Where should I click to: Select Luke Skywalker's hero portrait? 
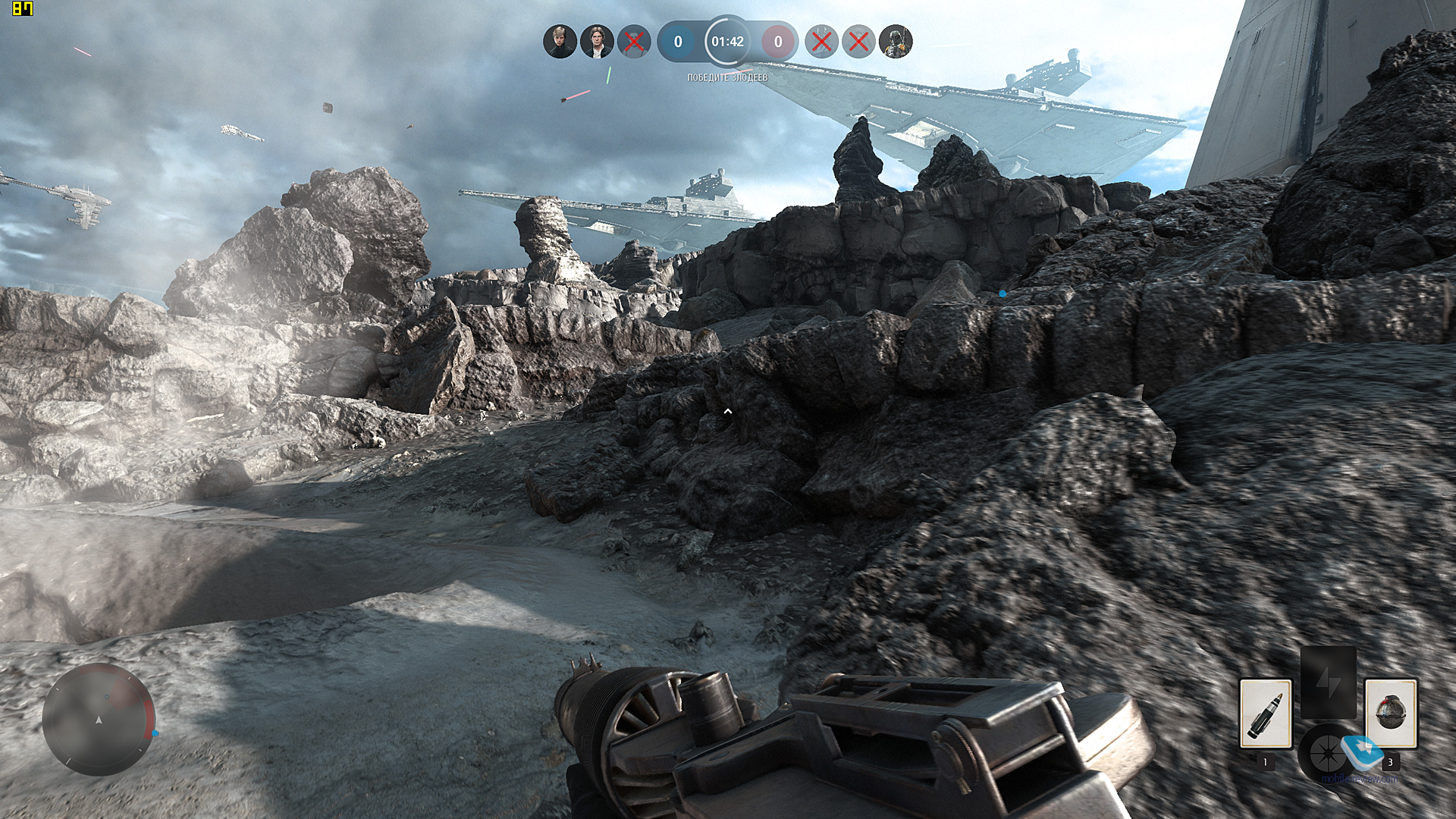[560, 42]
